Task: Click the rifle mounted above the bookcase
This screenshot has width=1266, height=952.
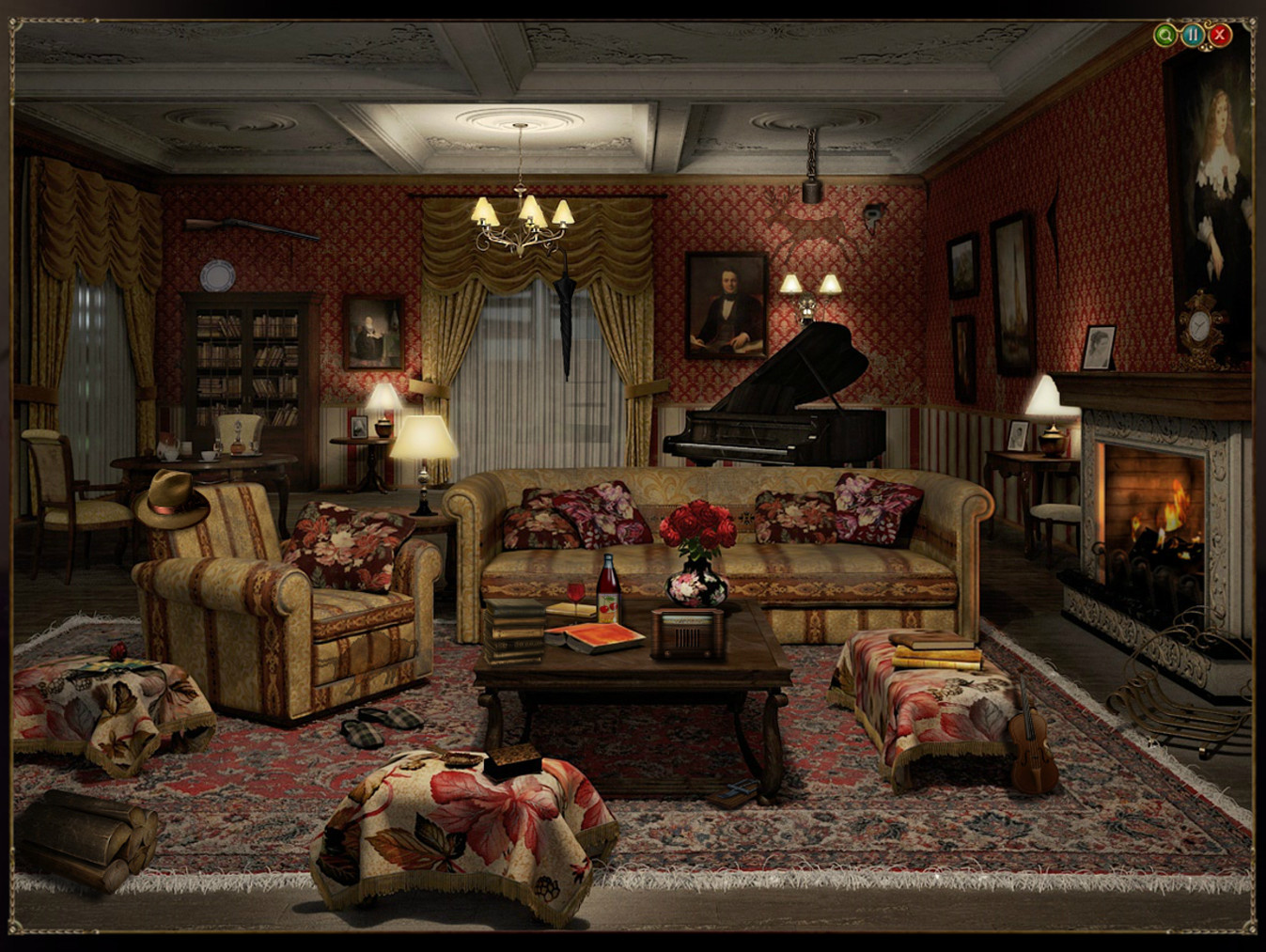Action: click(x=249, y=228)
